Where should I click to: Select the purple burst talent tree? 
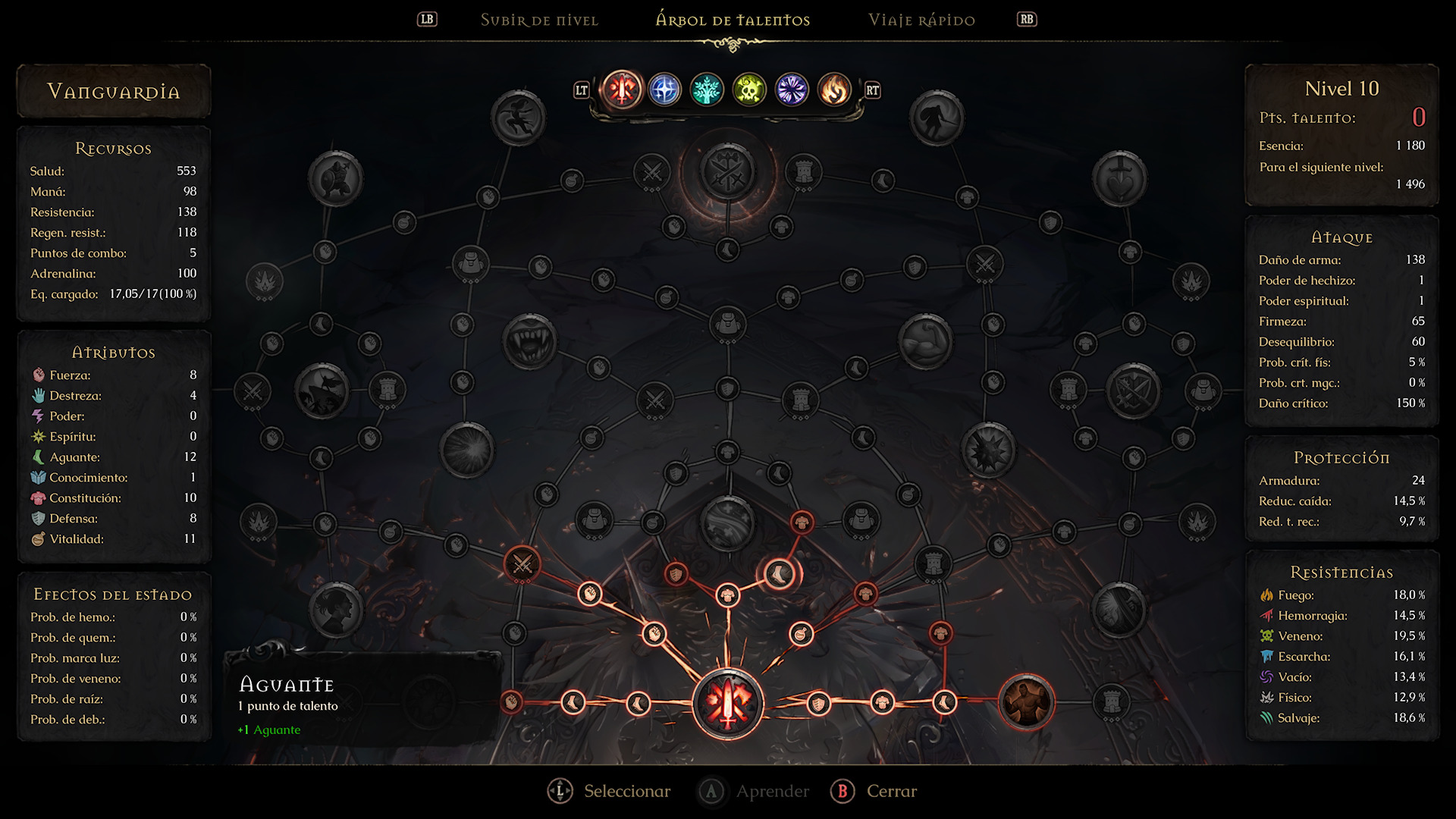(792, 90)
